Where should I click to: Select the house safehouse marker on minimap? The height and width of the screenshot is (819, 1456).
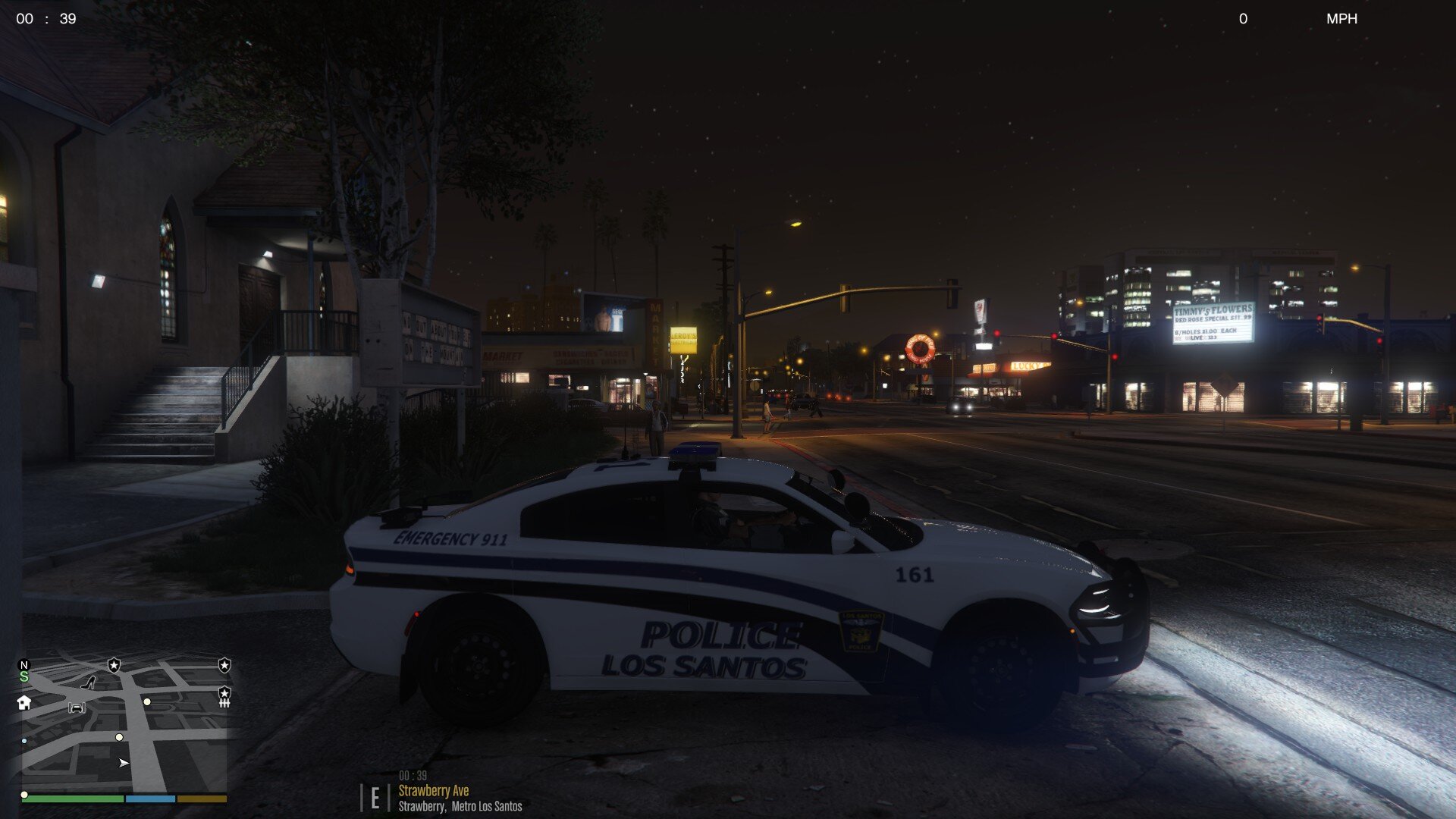coord(24,702)
